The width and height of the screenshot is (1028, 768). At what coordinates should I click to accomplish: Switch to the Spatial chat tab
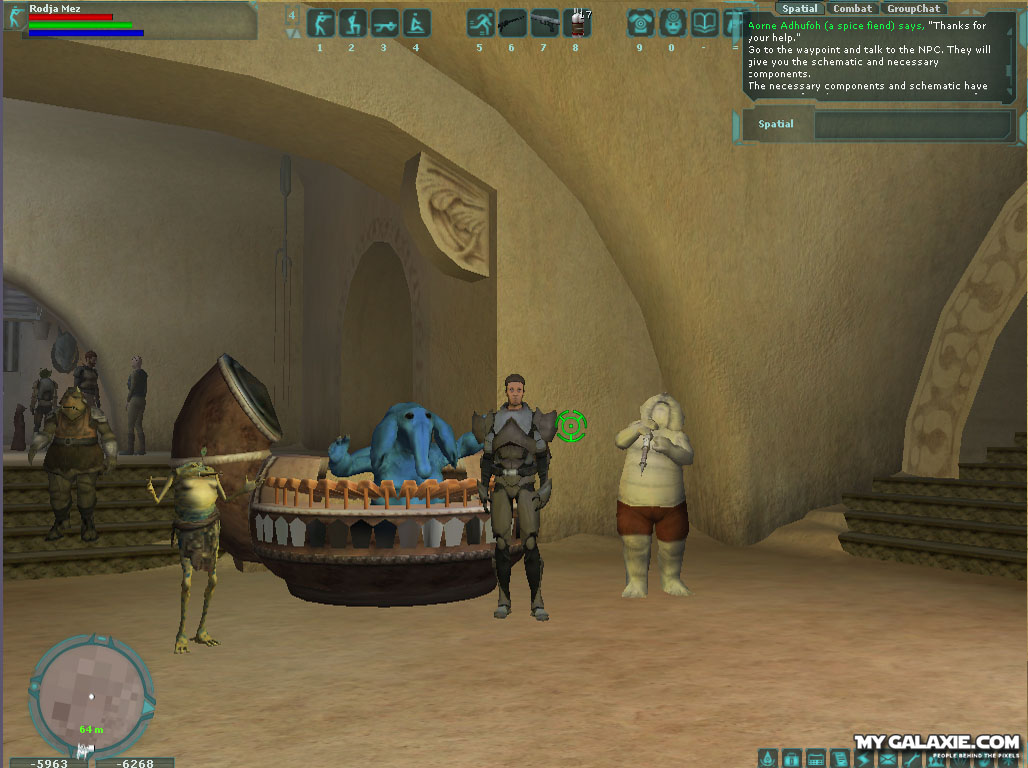click(x=800, y=9)
